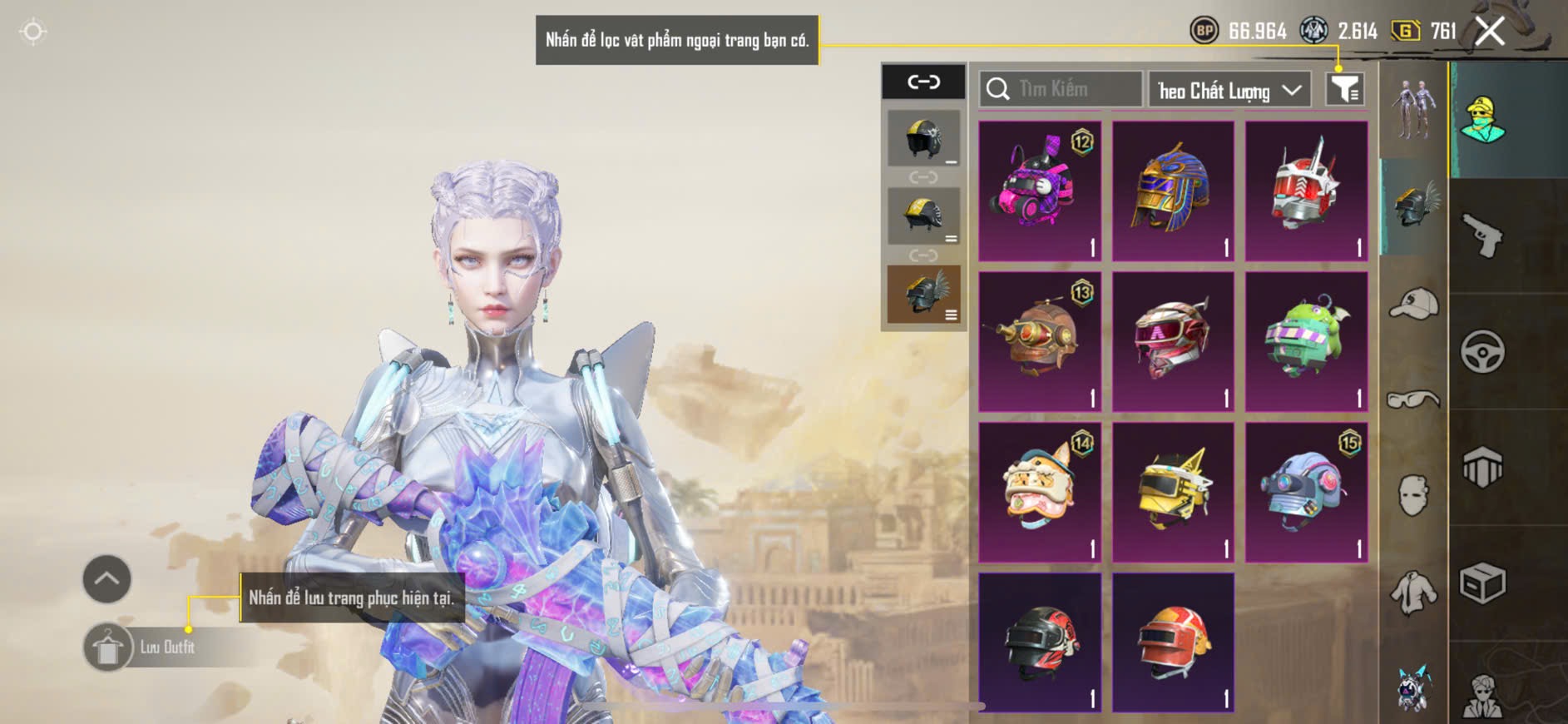Select the black and red helmet
The width and height of the screenshot is (1568, 724).
click(x=1039, y=642)
